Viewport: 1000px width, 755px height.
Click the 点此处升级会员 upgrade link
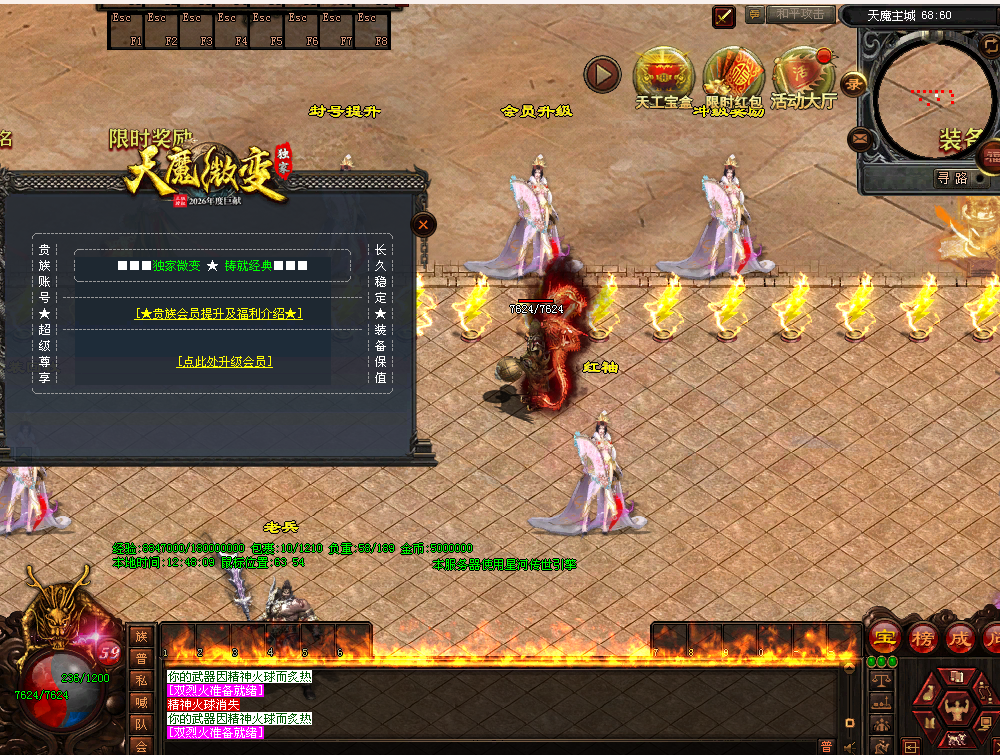click(x=225, y=361)
